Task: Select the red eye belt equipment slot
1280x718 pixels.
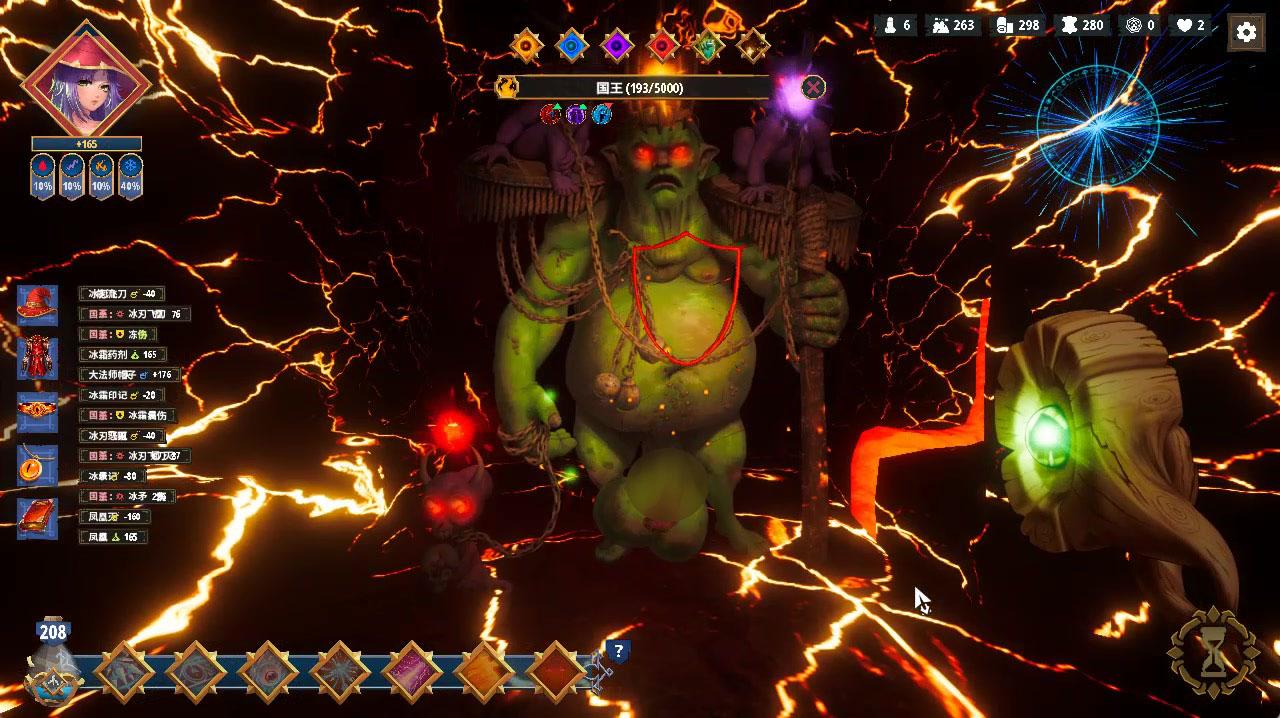Action: 37,412
